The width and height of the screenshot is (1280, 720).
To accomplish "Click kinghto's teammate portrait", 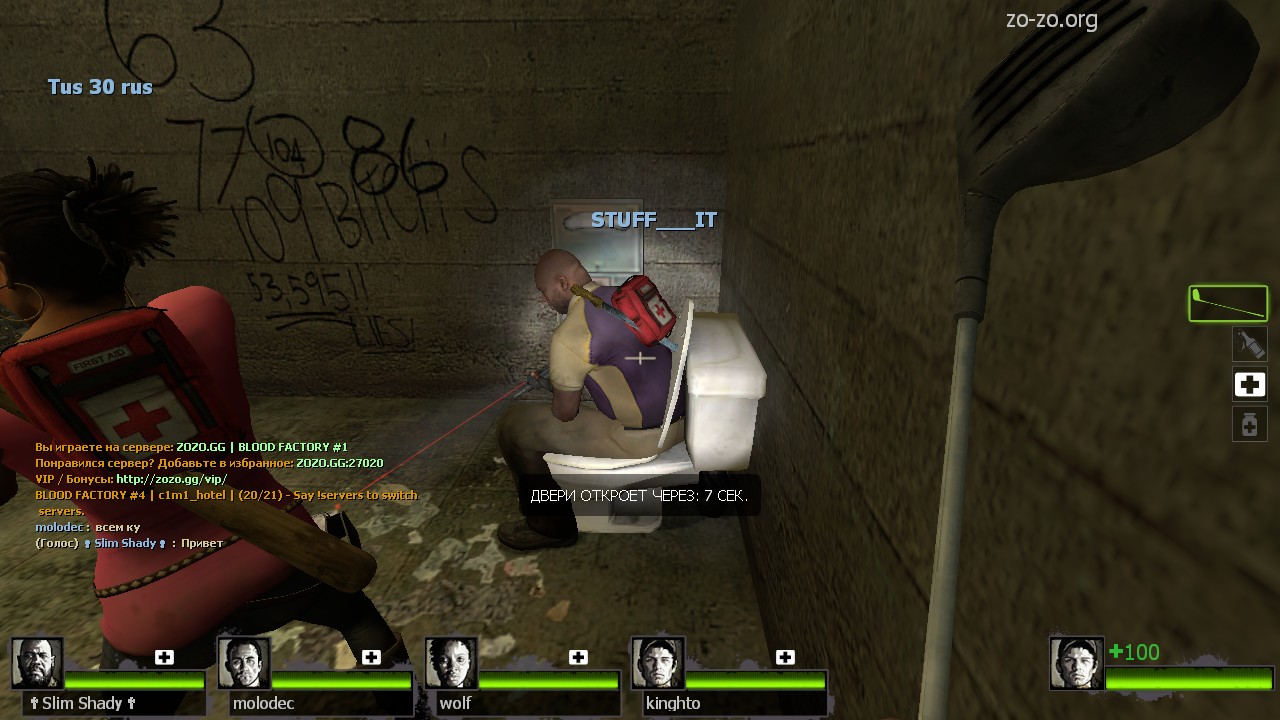I will tap(657, 663).
